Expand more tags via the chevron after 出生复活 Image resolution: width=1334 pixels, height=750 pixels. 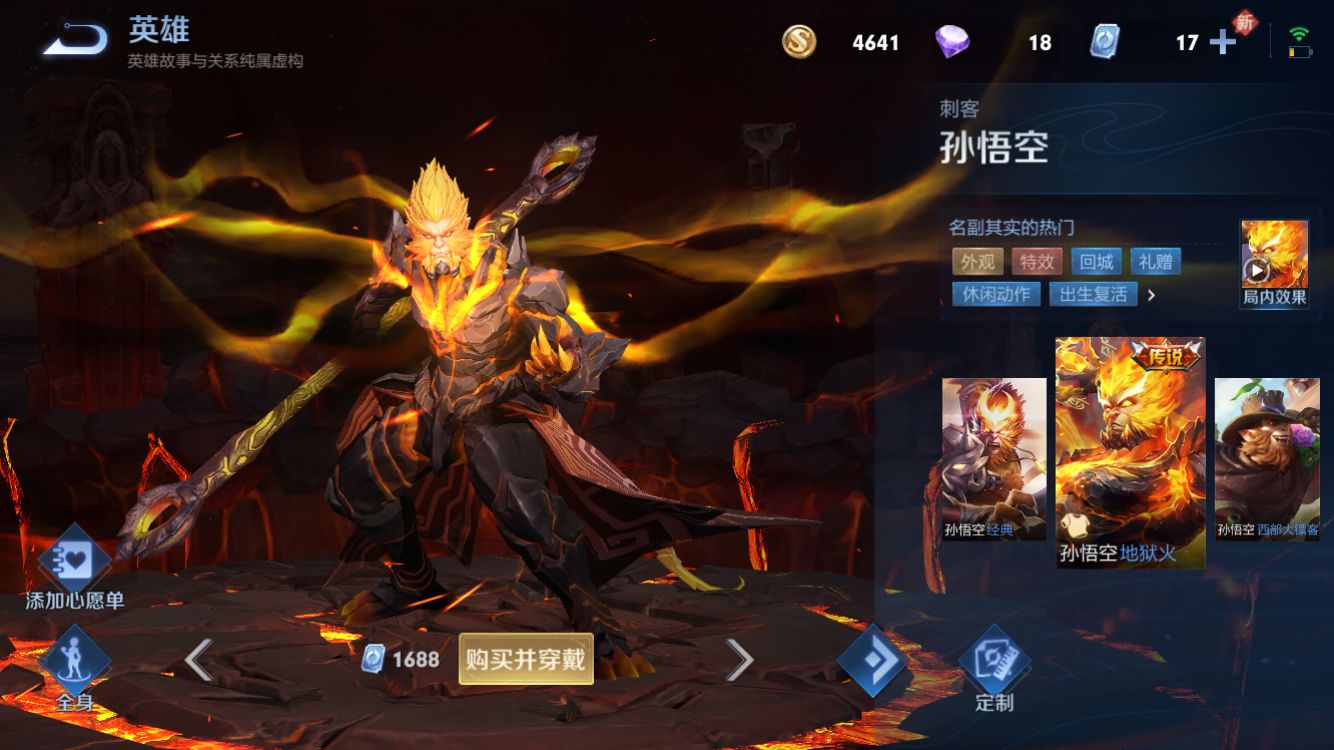coord(1152,295)
